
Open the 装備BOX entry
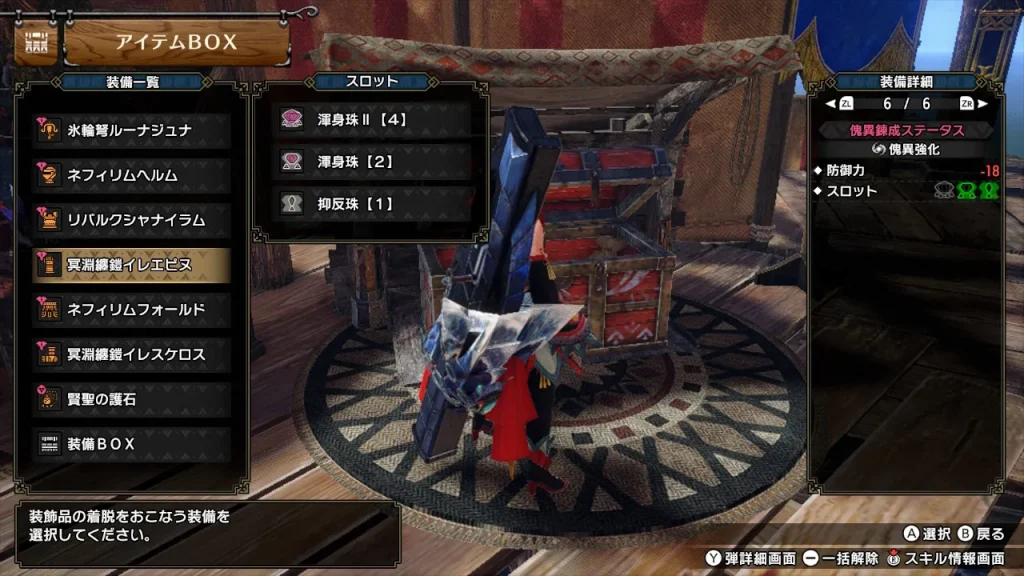pyautogui.click(x=132, y=444)
